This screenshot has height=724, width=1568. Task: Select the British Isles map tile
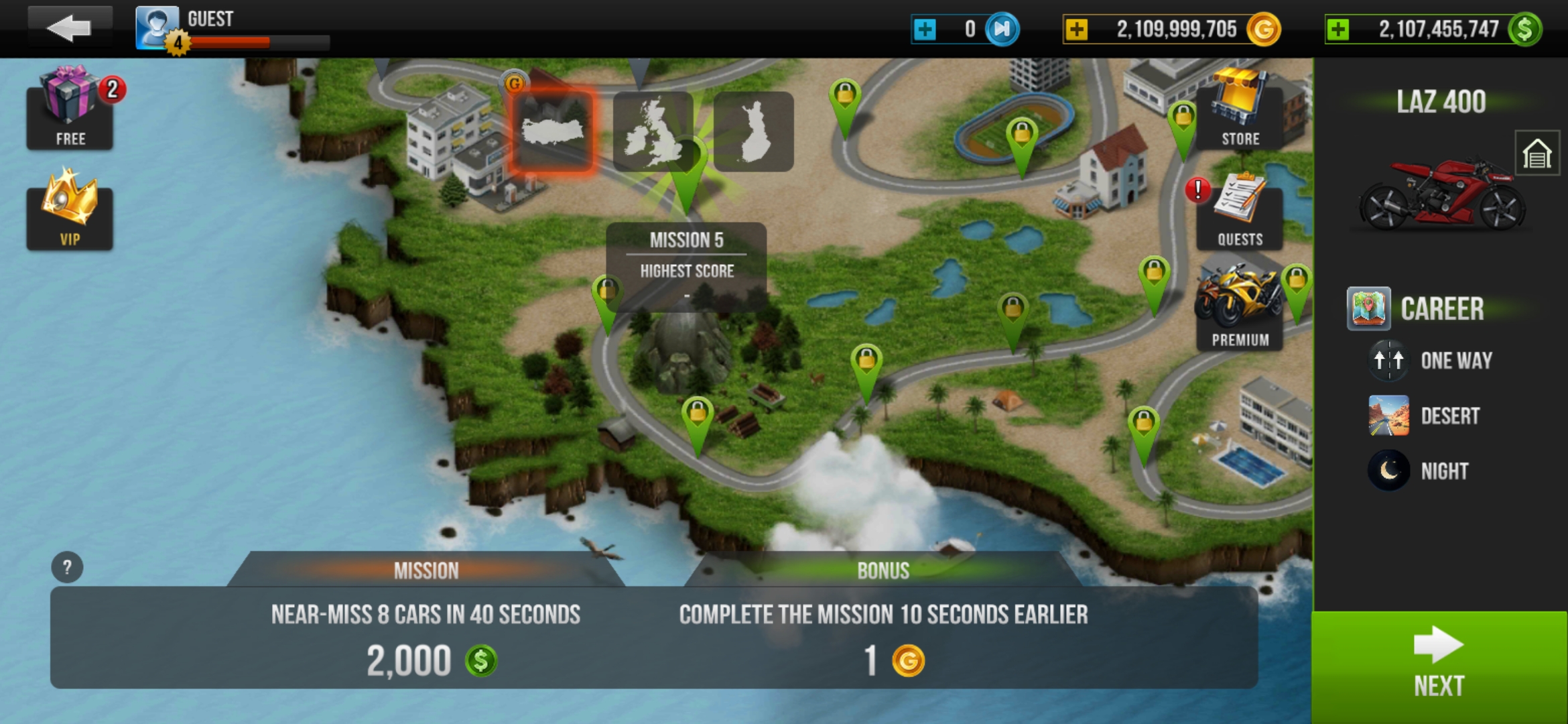(653, 132)
